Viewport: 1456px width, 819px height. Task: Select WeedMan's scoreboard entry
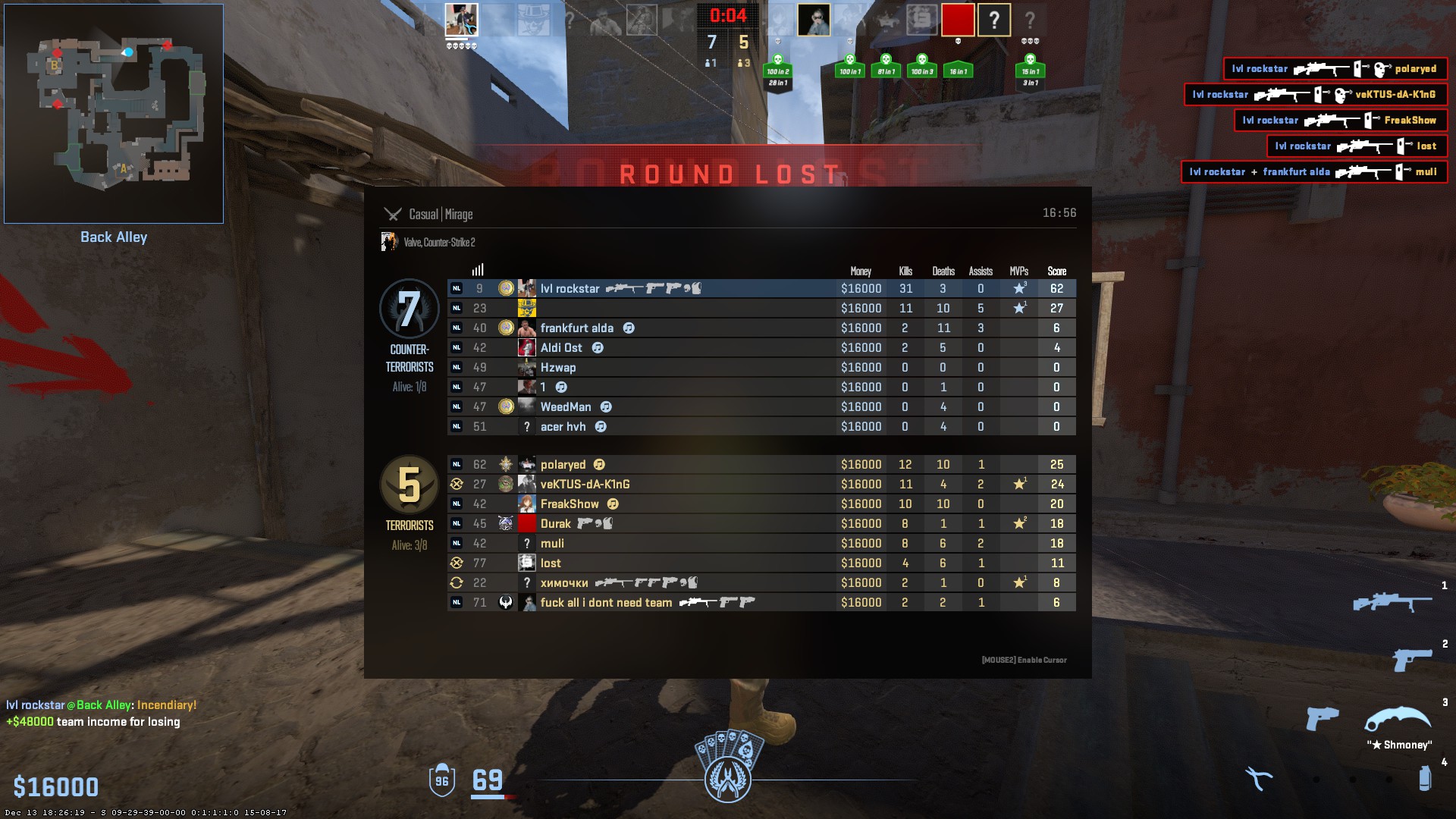(565, 407)
